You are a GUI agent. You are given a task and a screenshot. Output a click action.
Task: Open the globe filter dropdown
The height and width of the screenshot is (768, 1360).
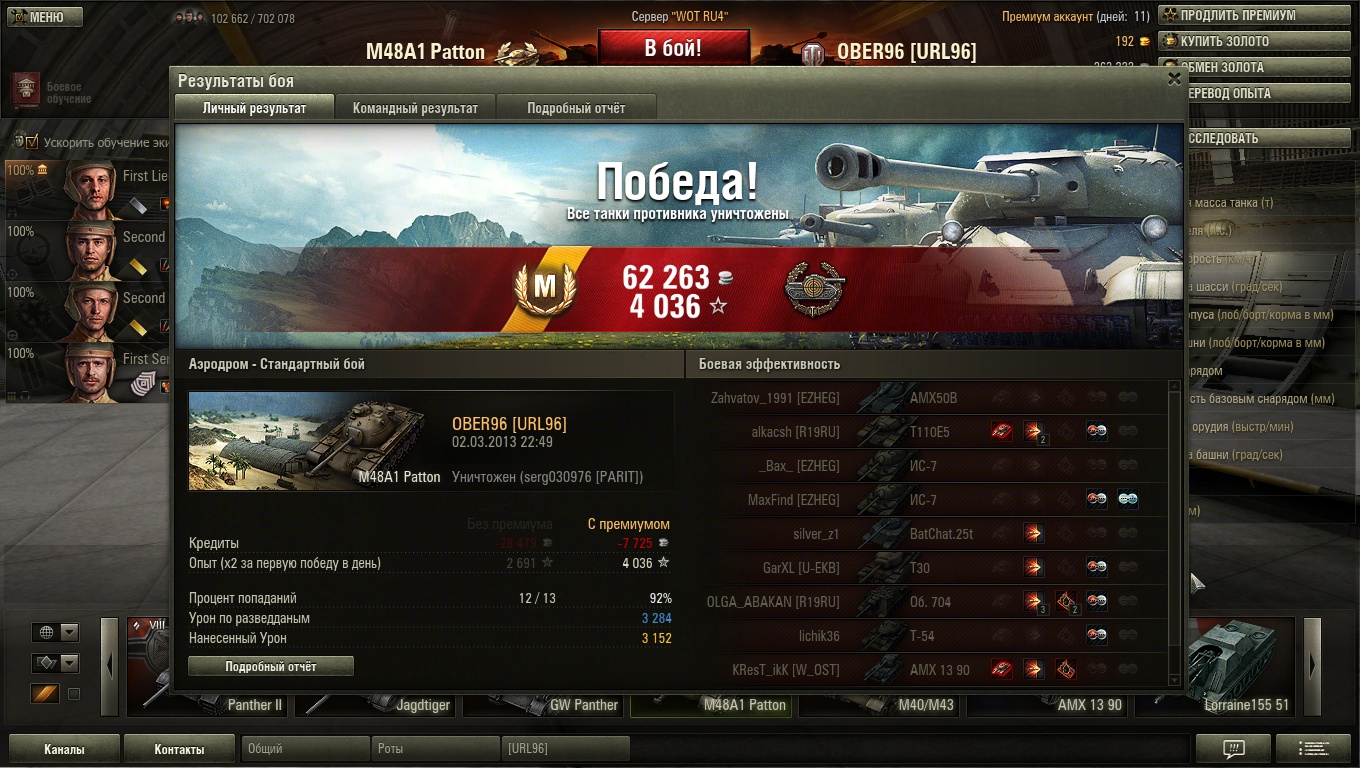coord(56,632)
